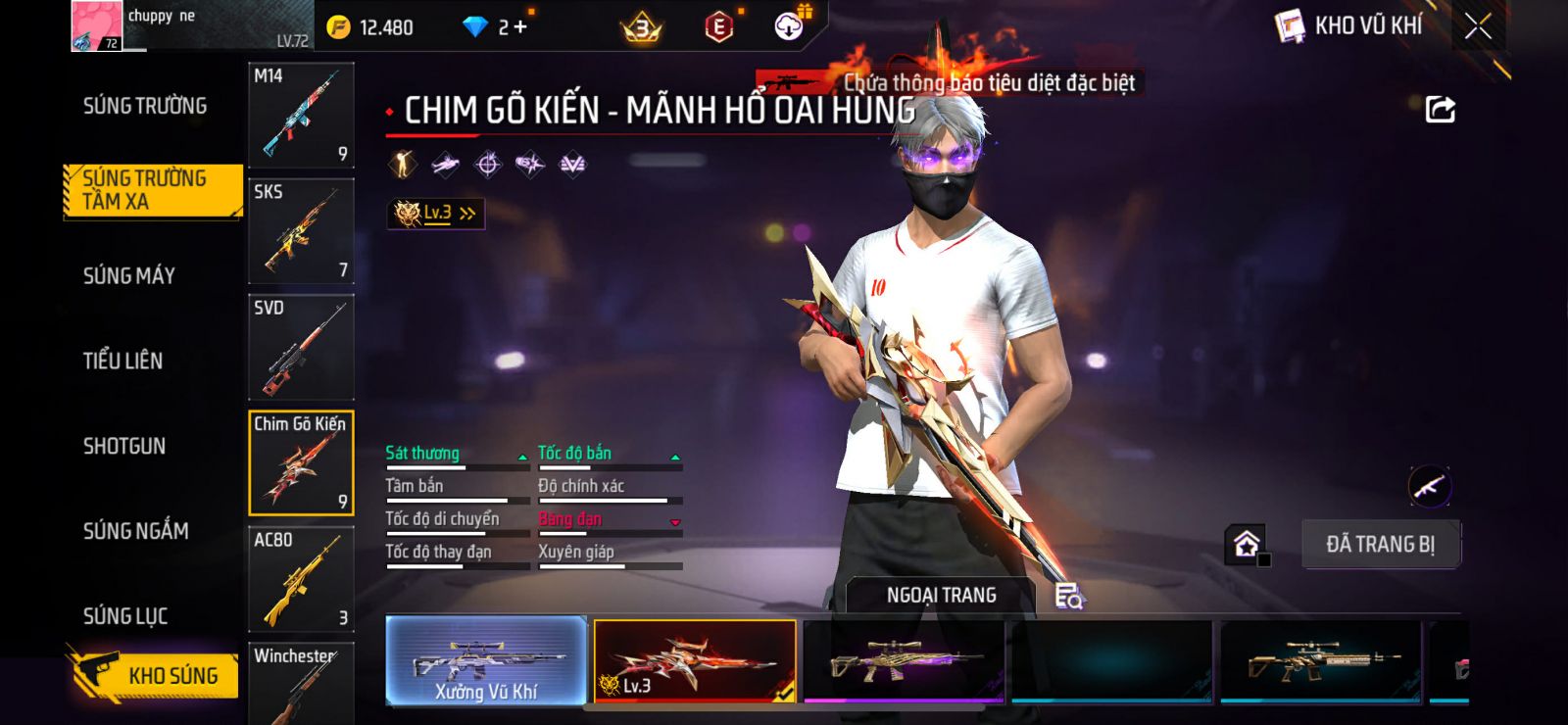Click the KHO SÚNG button

(155, 675)
